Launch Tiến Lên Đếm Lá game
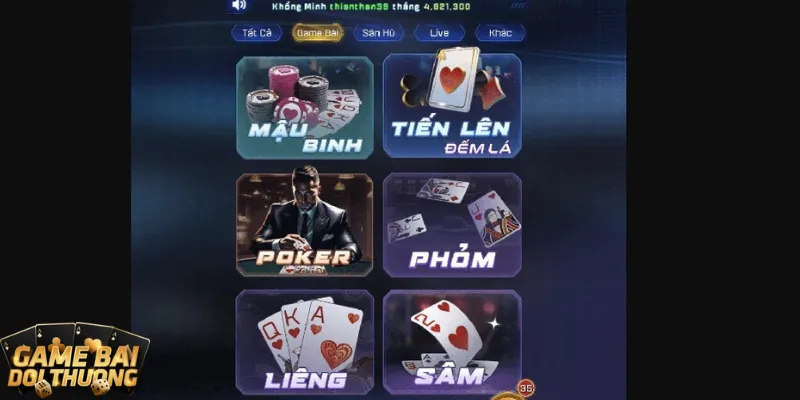800x400 pixels. click(452, 107)
